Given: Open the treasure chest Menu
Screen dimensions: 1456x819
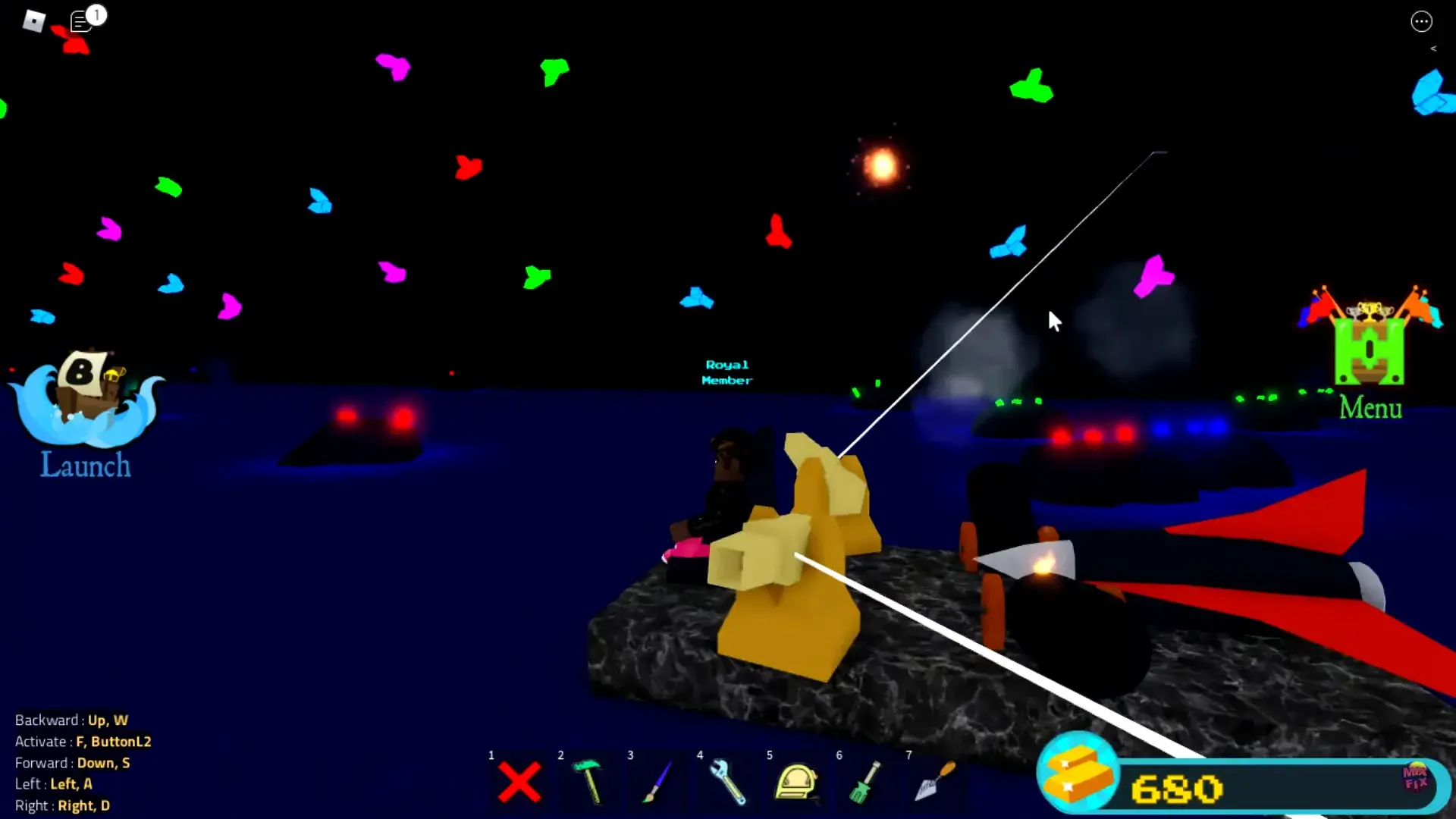Looking at the screenshot, I should (1370, 353).
